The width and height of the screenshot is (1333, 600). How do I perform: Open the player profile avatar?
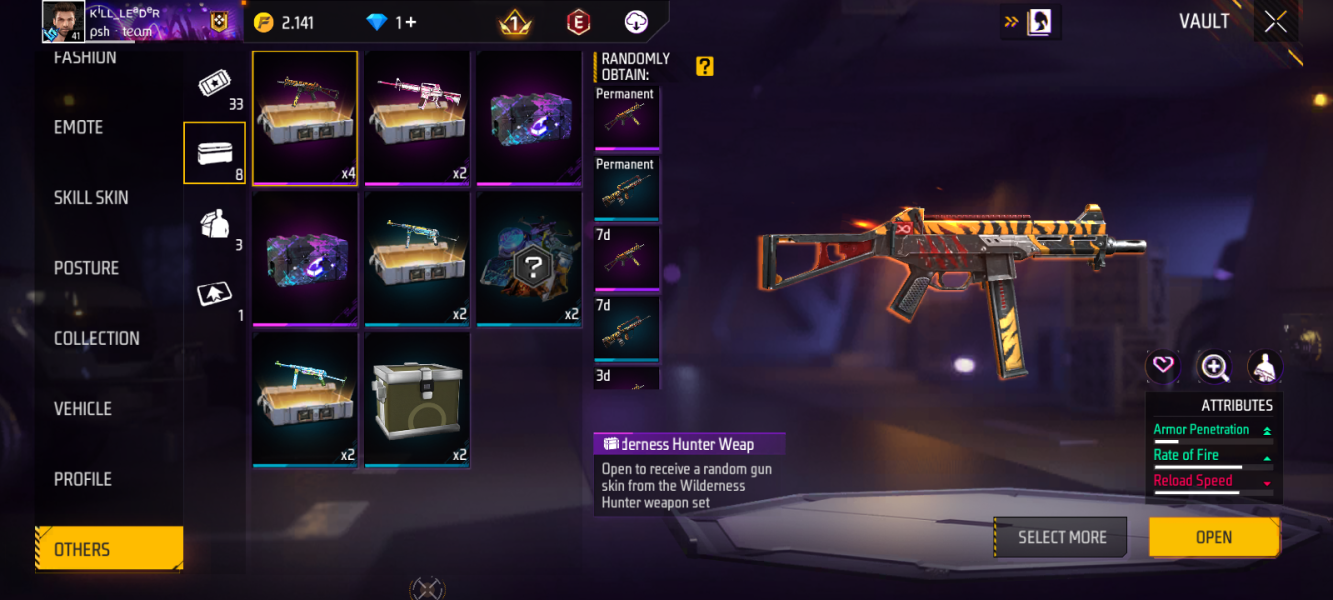(x=63, y=22)
